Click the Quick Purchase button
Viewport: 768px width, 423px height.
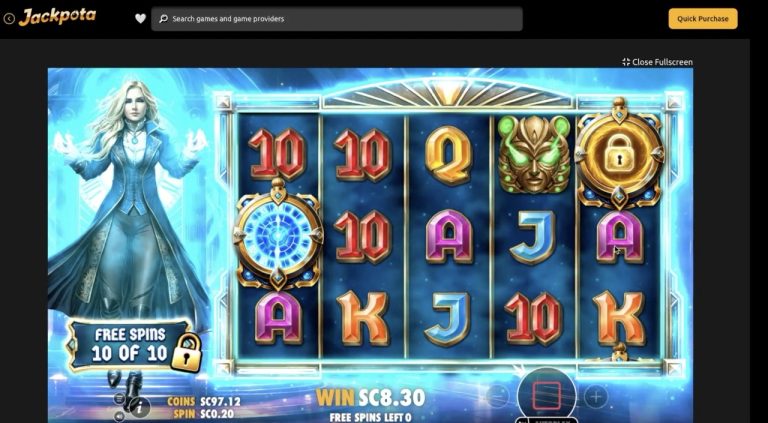pos(702,19)
